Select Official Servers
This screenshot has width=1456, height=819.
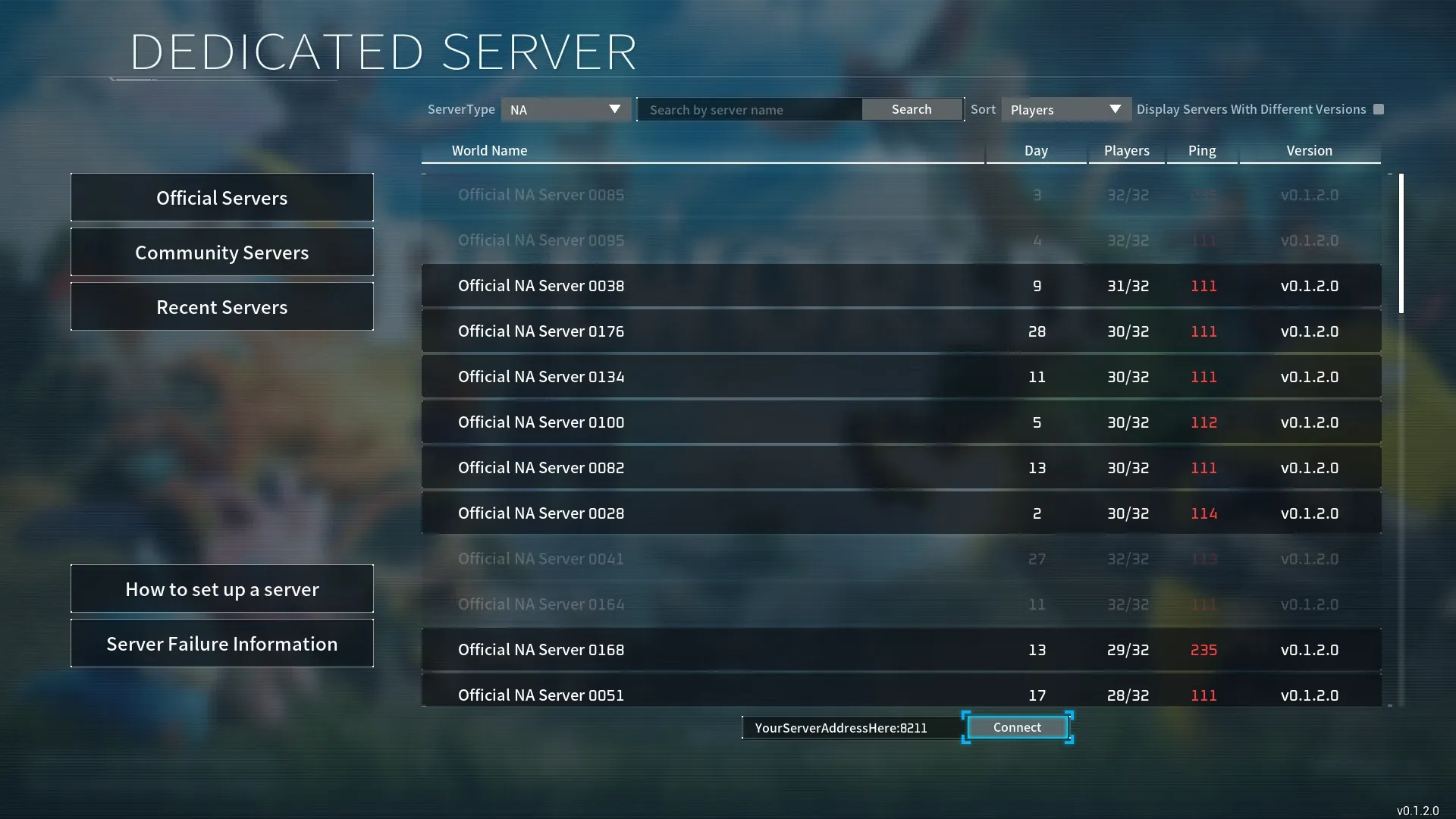coord(221,197)
